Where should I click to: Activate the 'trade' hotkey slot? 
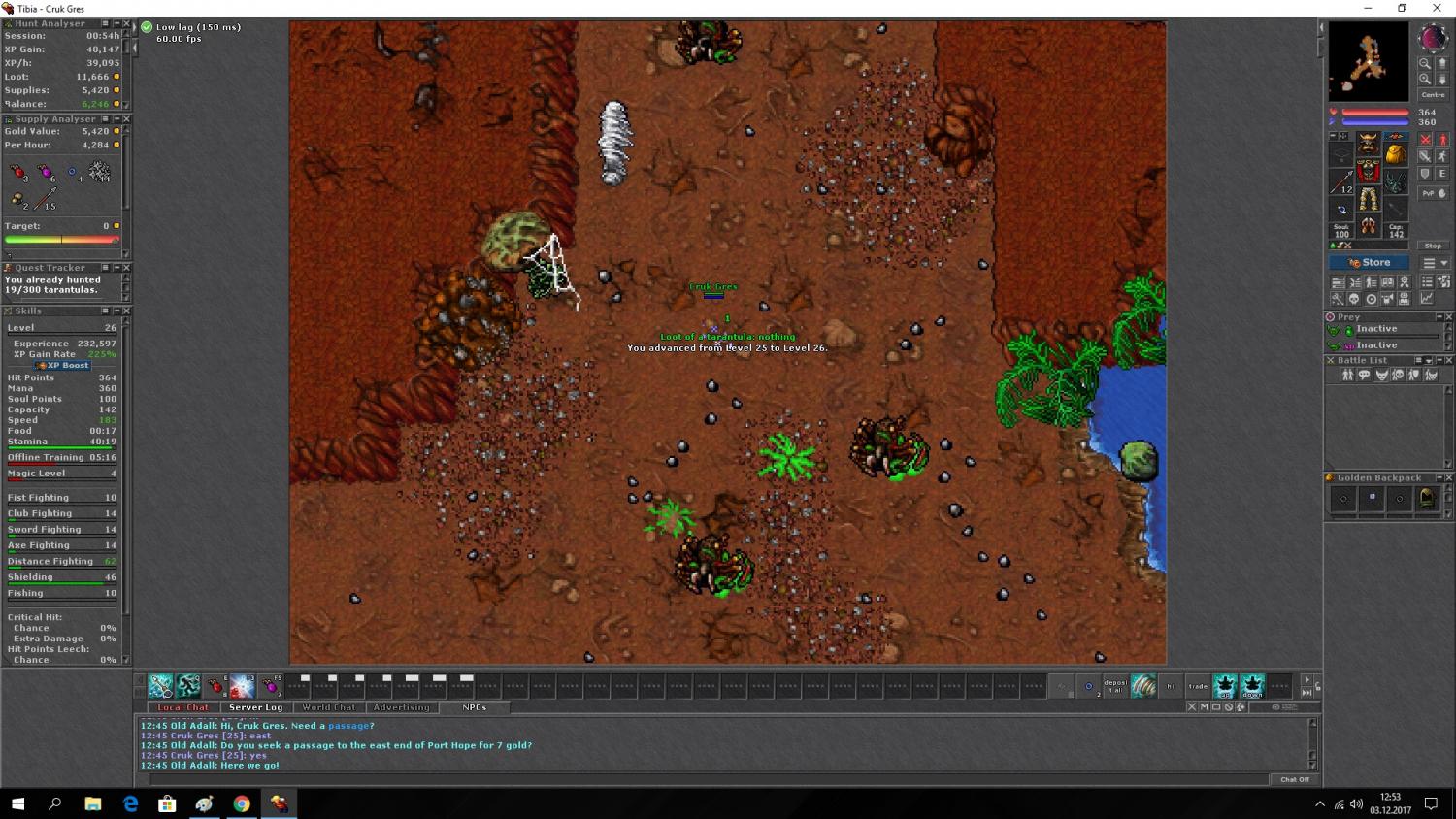click(1198, 686)
